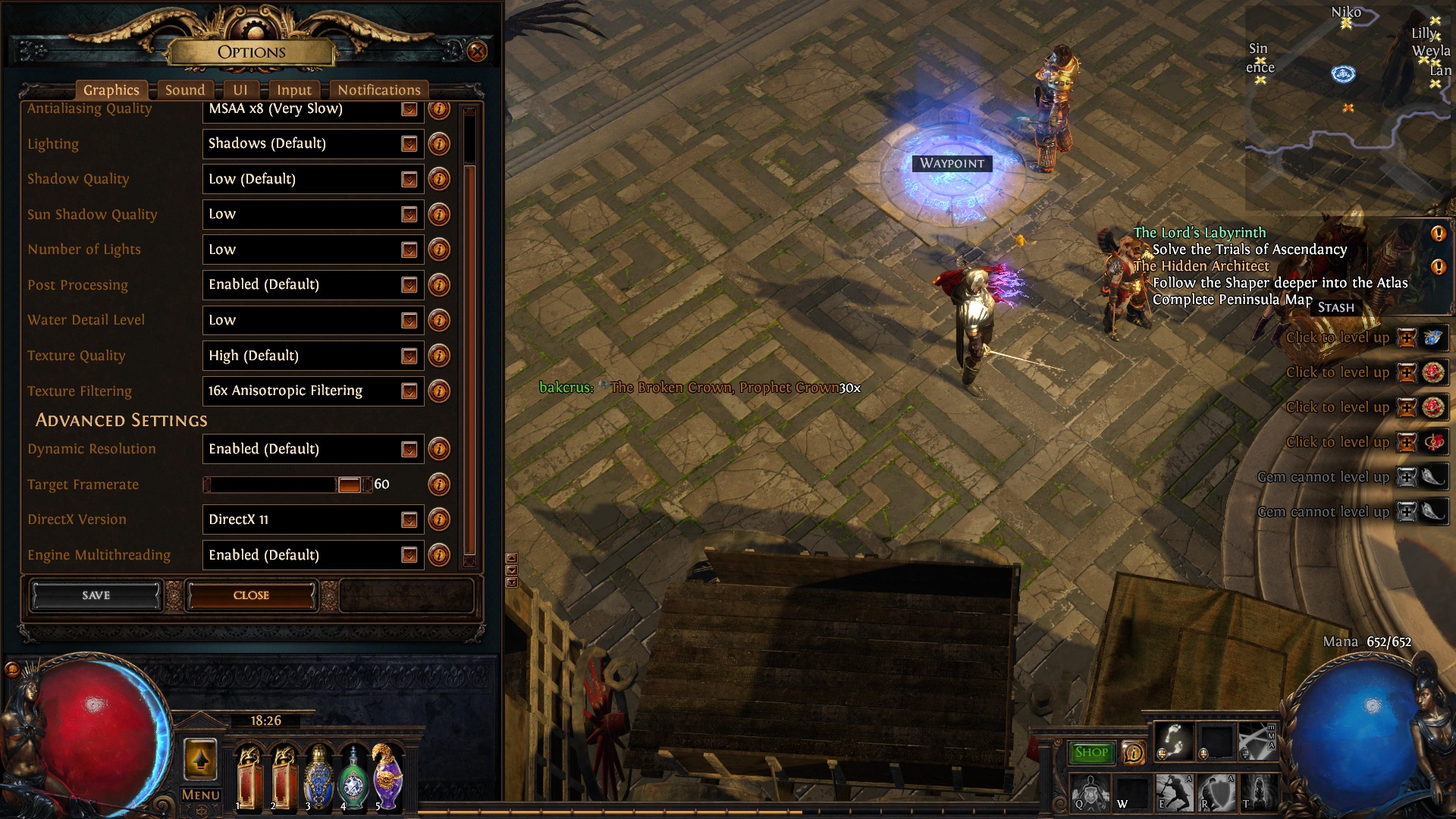Level up the topmost gem
The image size is (1456, 819).
click(1407, 337)
